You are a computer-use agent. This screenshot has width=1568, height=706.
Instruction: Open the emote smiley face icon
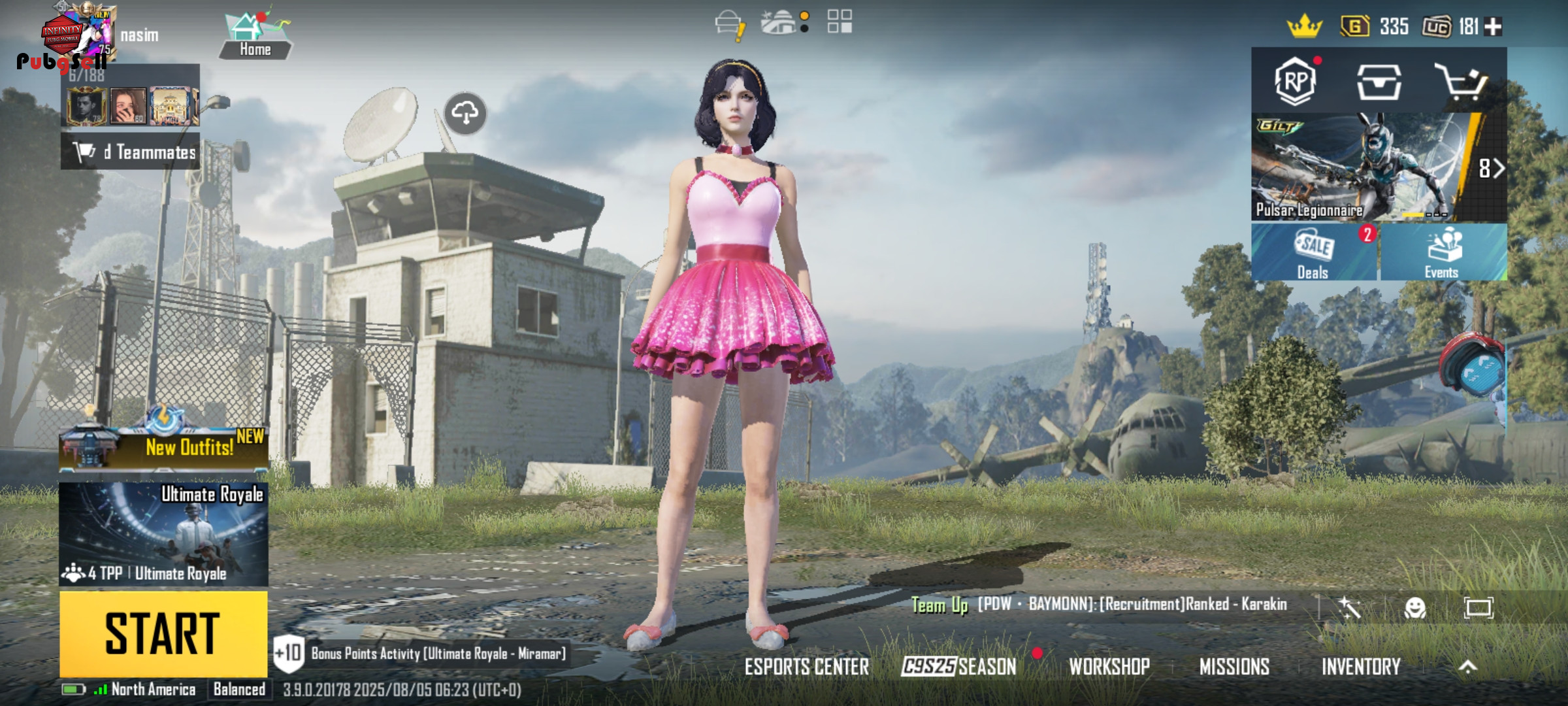tap(1415, 609)
